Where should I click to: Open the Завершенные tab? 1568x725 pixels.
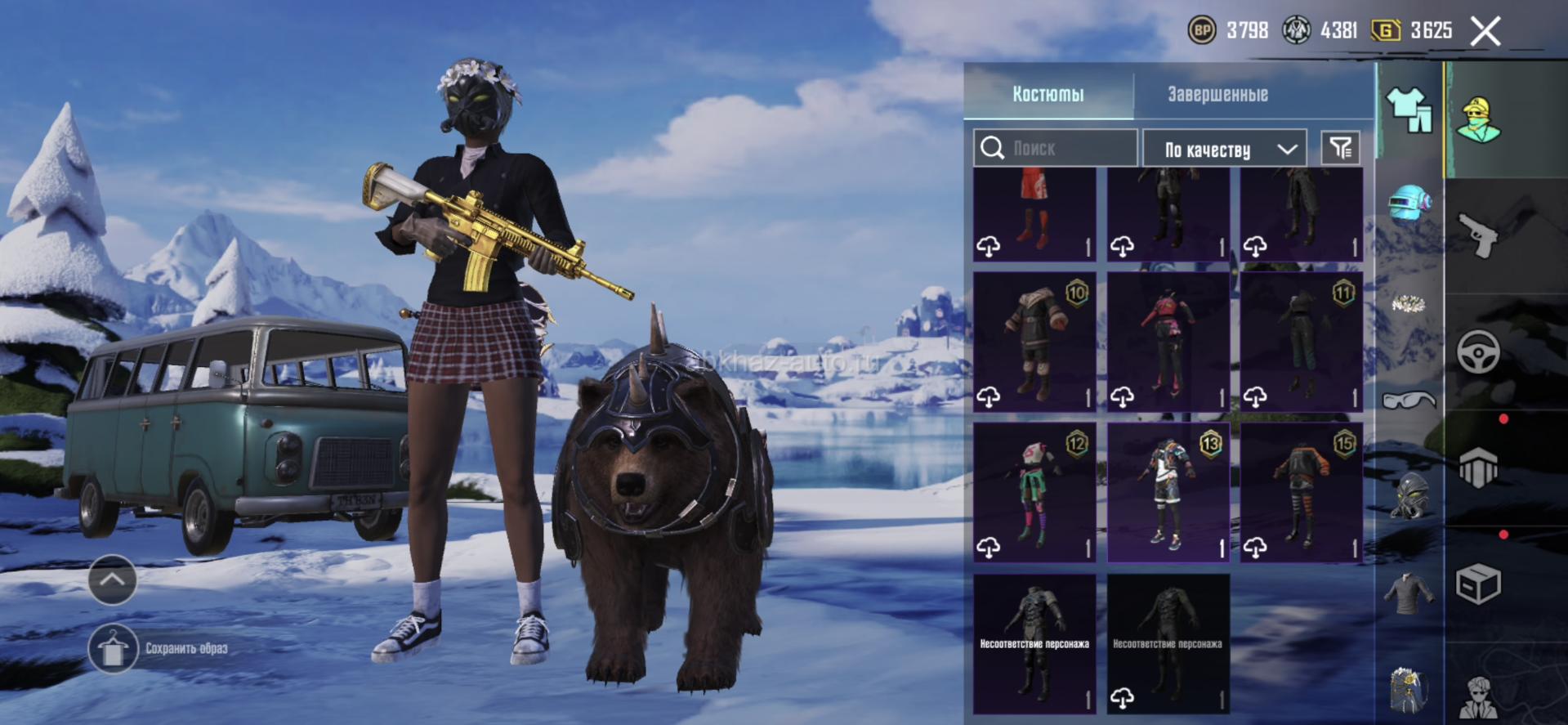1217,94
